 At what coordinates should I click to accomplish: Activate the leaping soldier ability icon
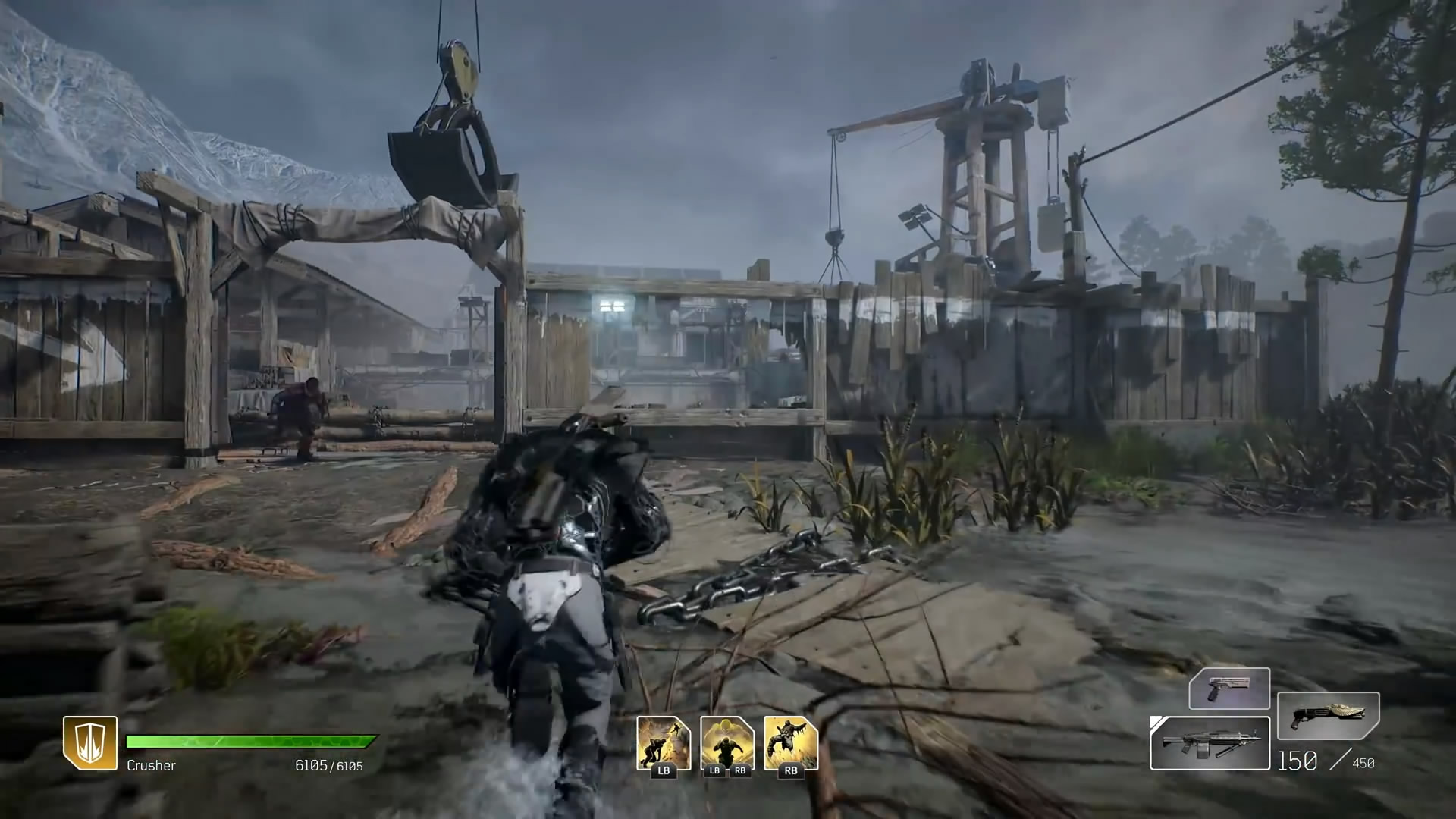click(664, 743)
